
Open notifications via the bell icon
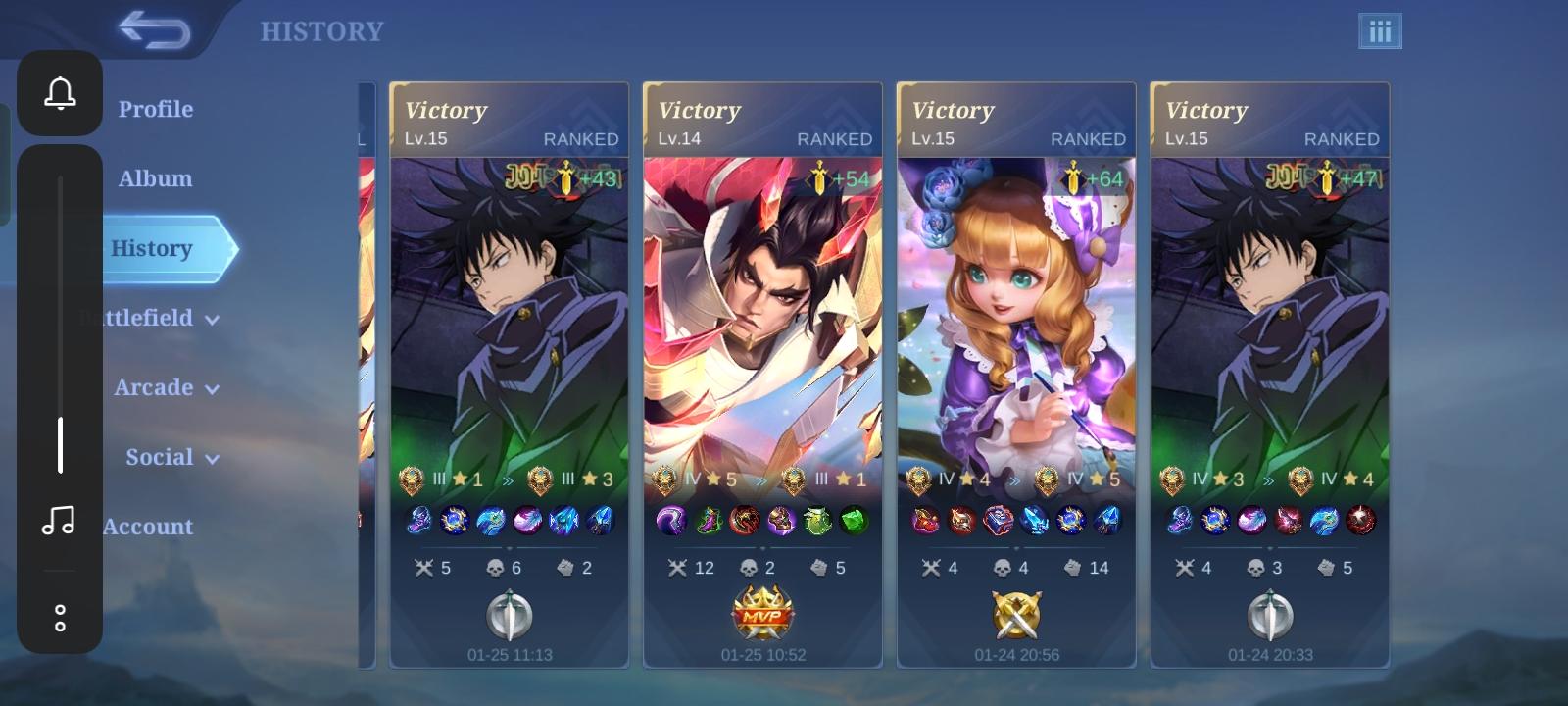(60, 92)
